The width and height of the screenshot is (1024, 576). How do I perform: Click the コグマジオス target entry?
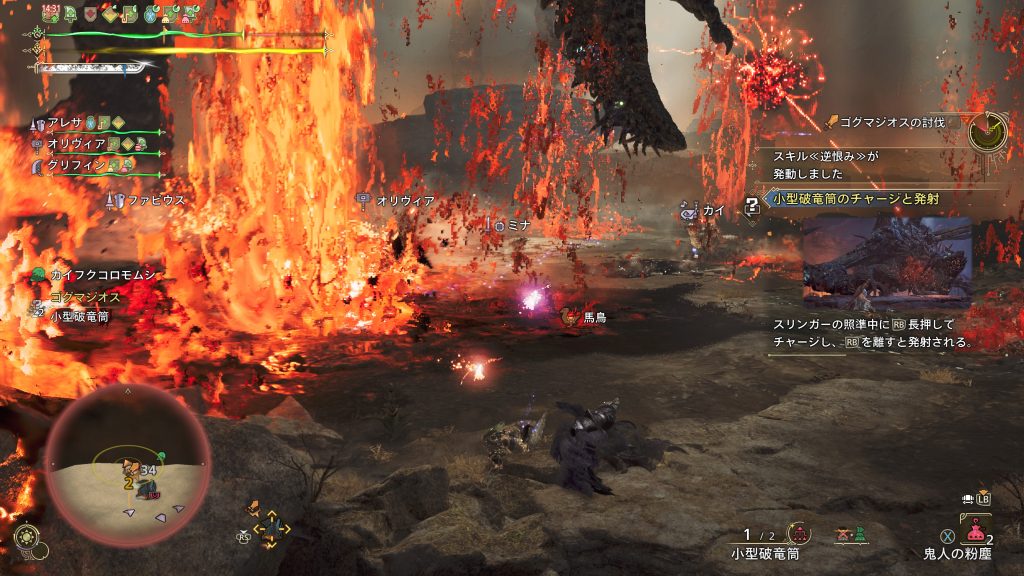coord(84,298)
